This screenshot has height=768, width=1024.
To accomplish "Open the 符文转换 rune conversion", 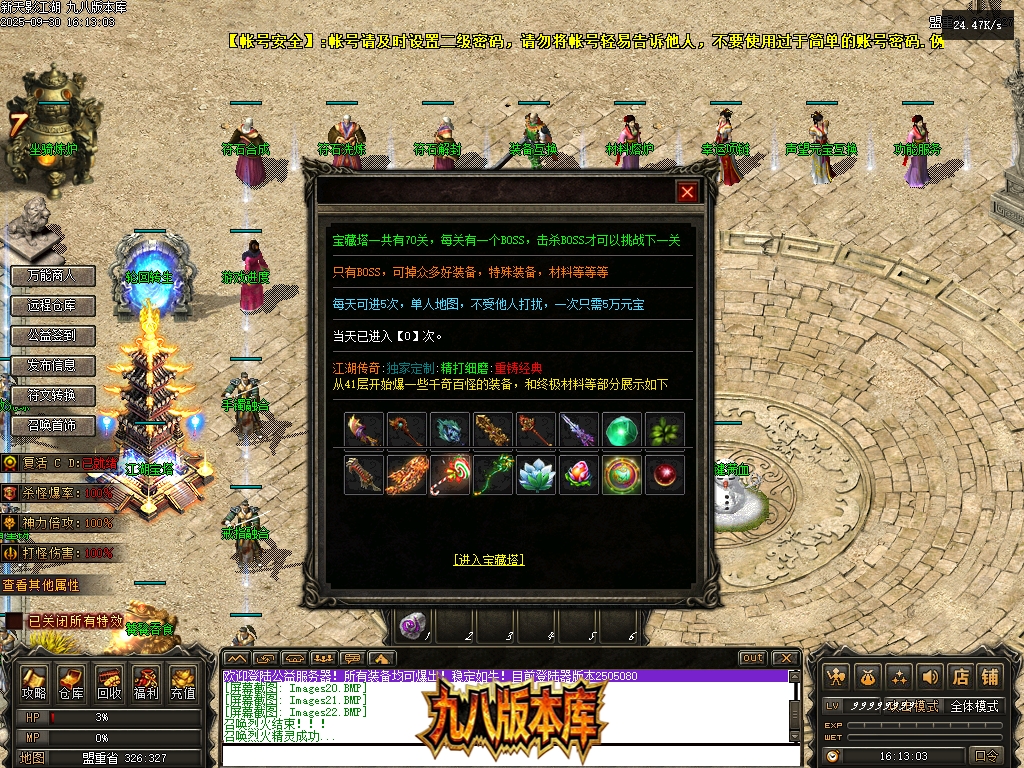I will [x=52, y=395].
